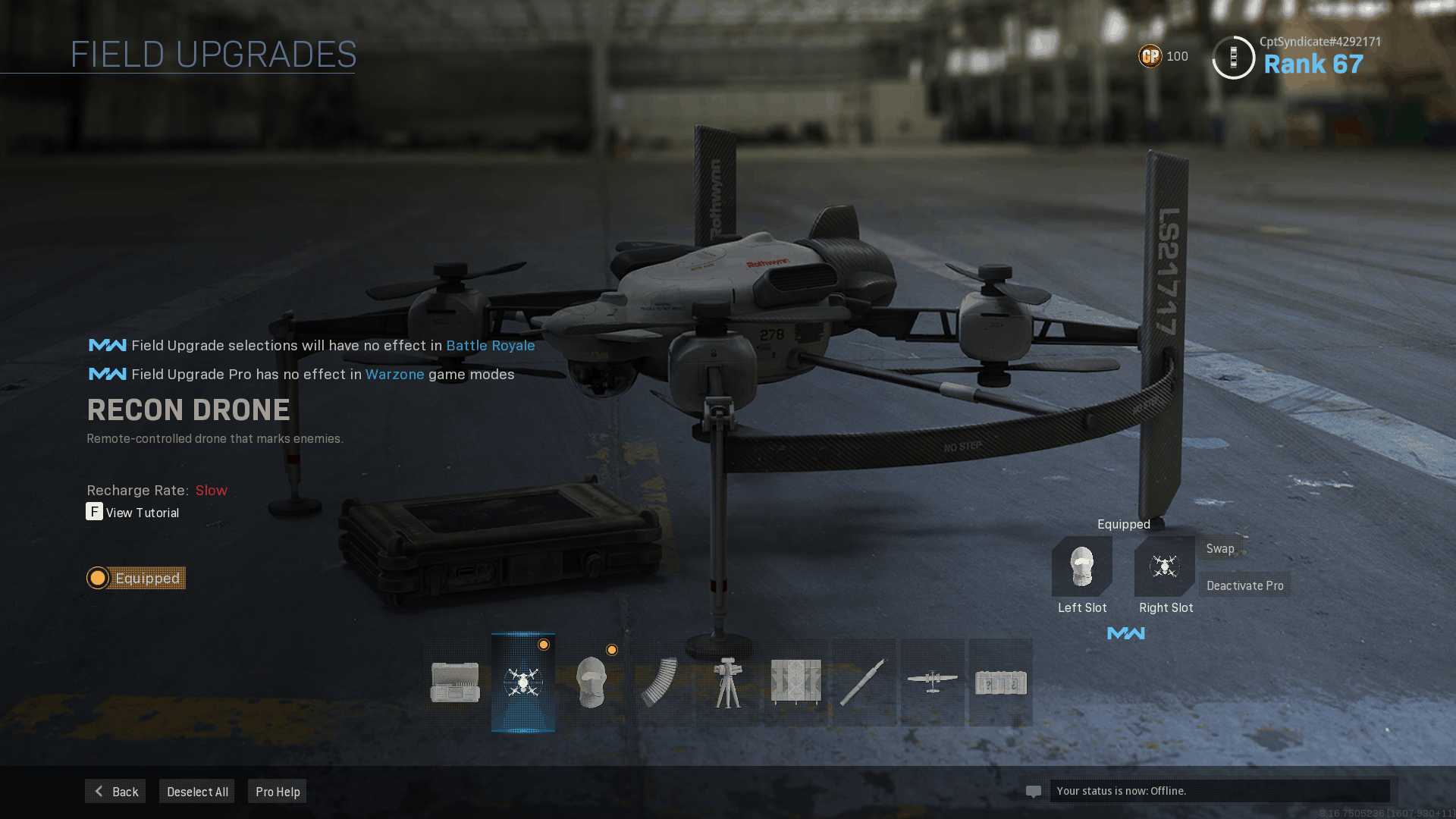
Task: Open the Rank 67 player profile
Action: point(1313,64)
